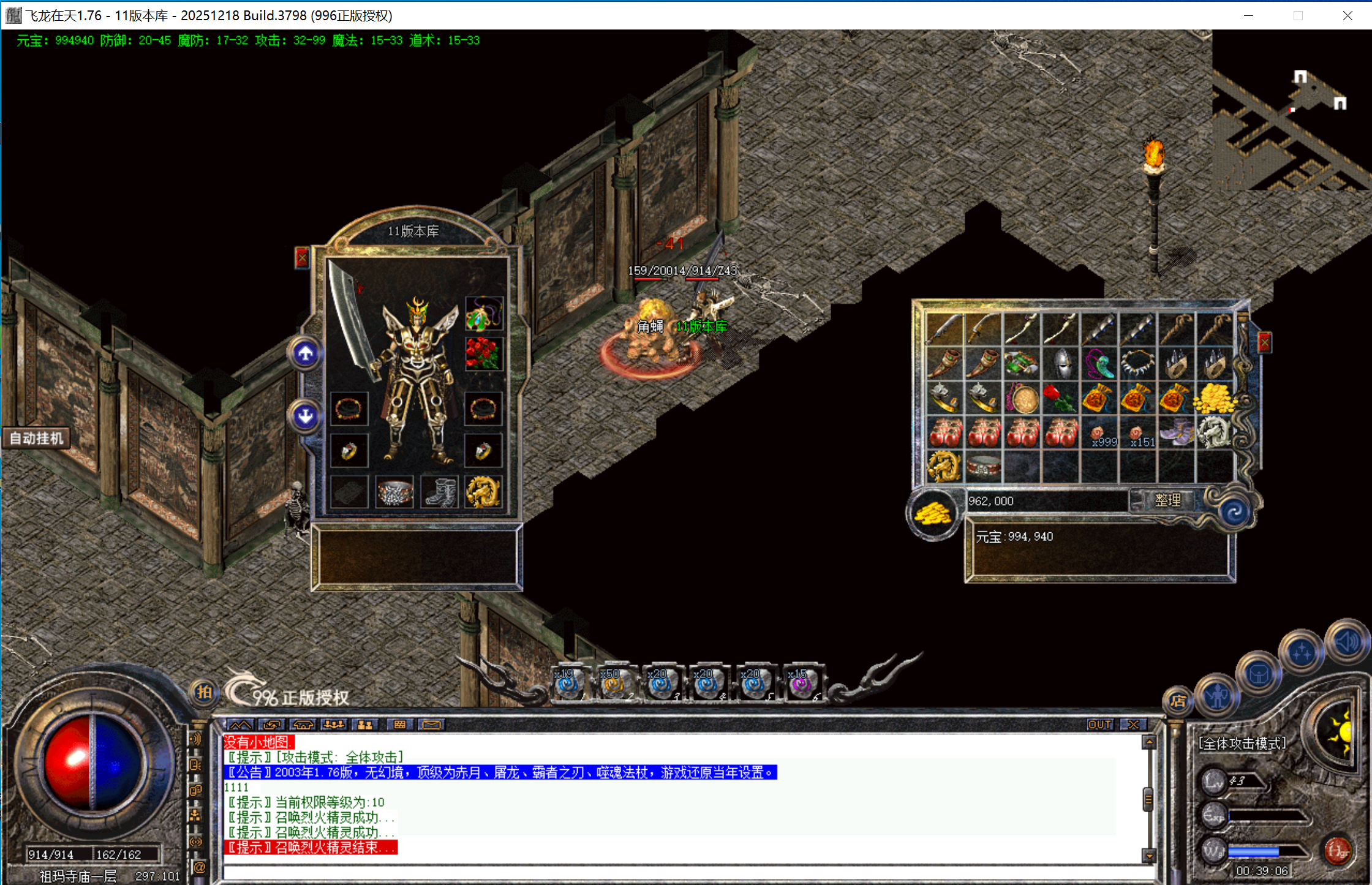Choose the x999 scroll stack in the bag

pos(1100,434)
